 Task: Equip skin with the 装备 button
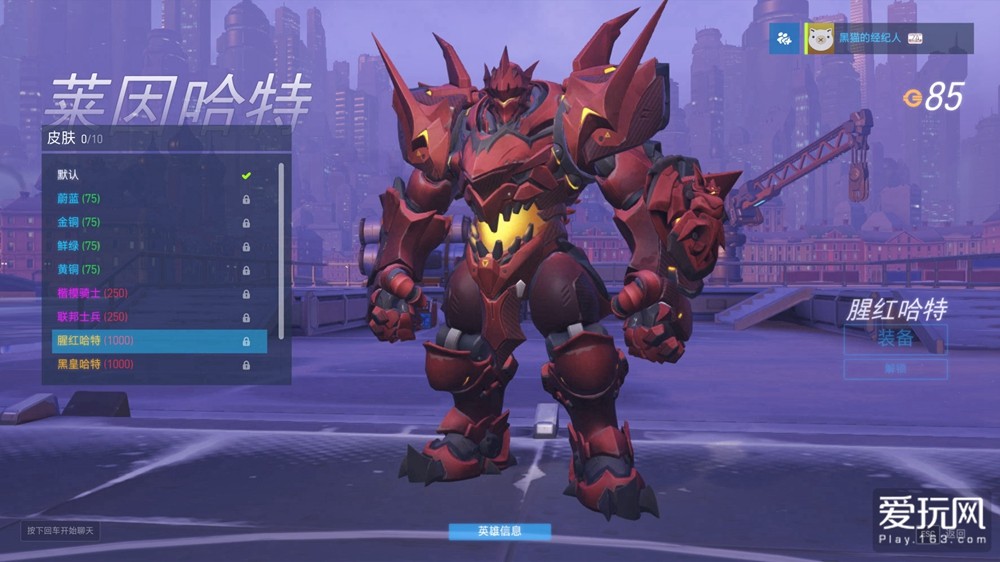895,338
